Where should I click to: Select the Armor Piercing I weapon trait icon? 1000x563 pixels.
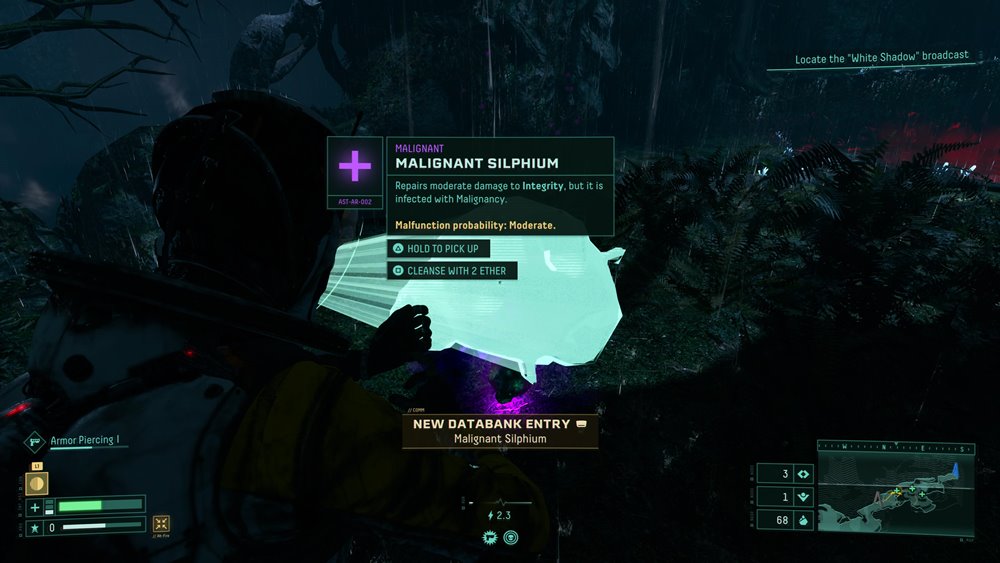[x=35, y=440]
